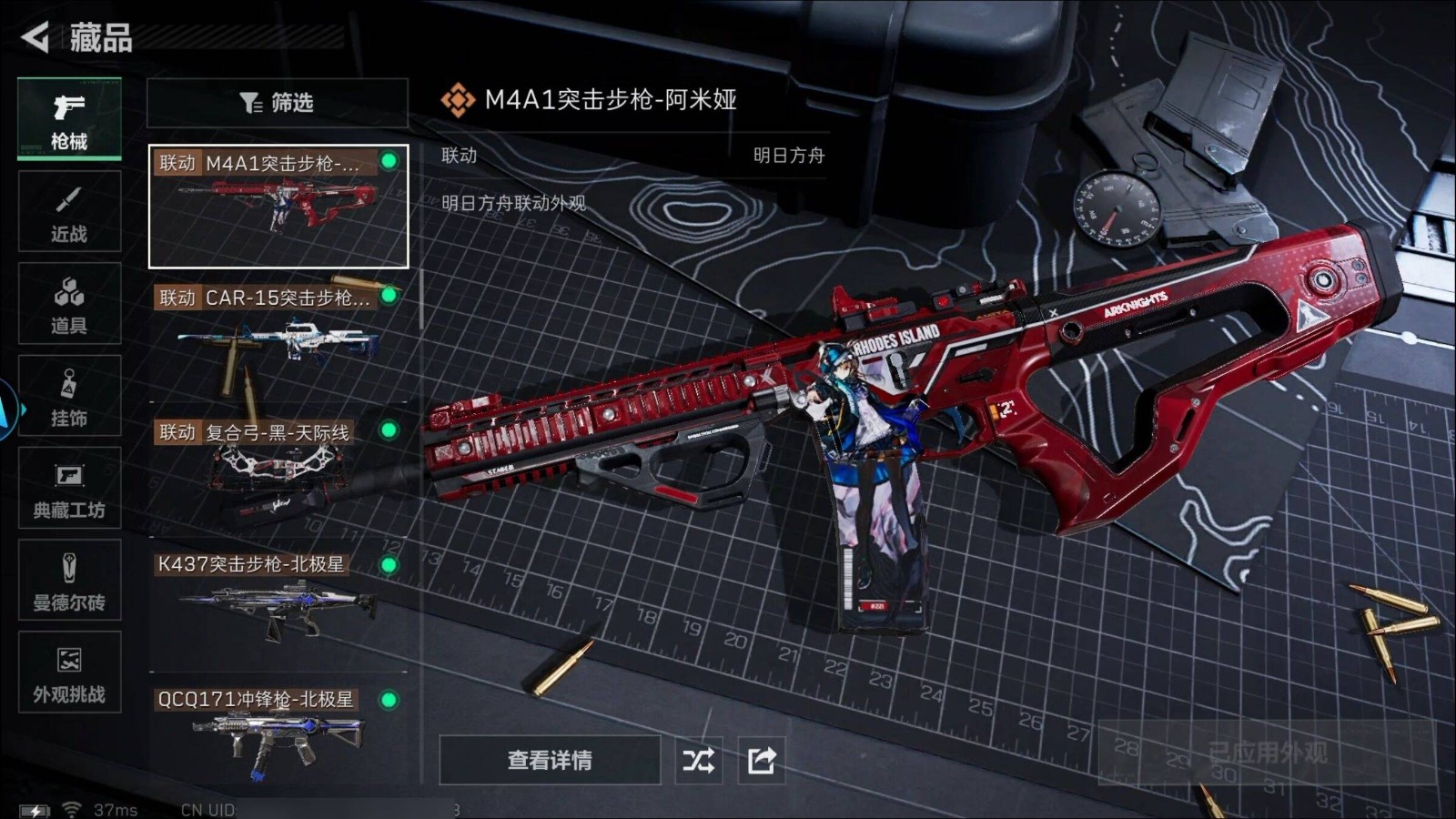Viewport: 1456px width, 819px height.
Task: Select the 复合弓-黑-天际线 bow skin
Action: 278,471
